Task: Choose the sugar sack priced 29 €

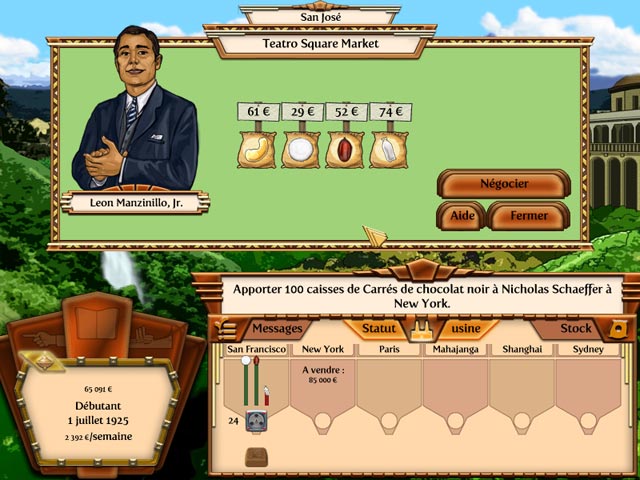Action: (300, 150)
